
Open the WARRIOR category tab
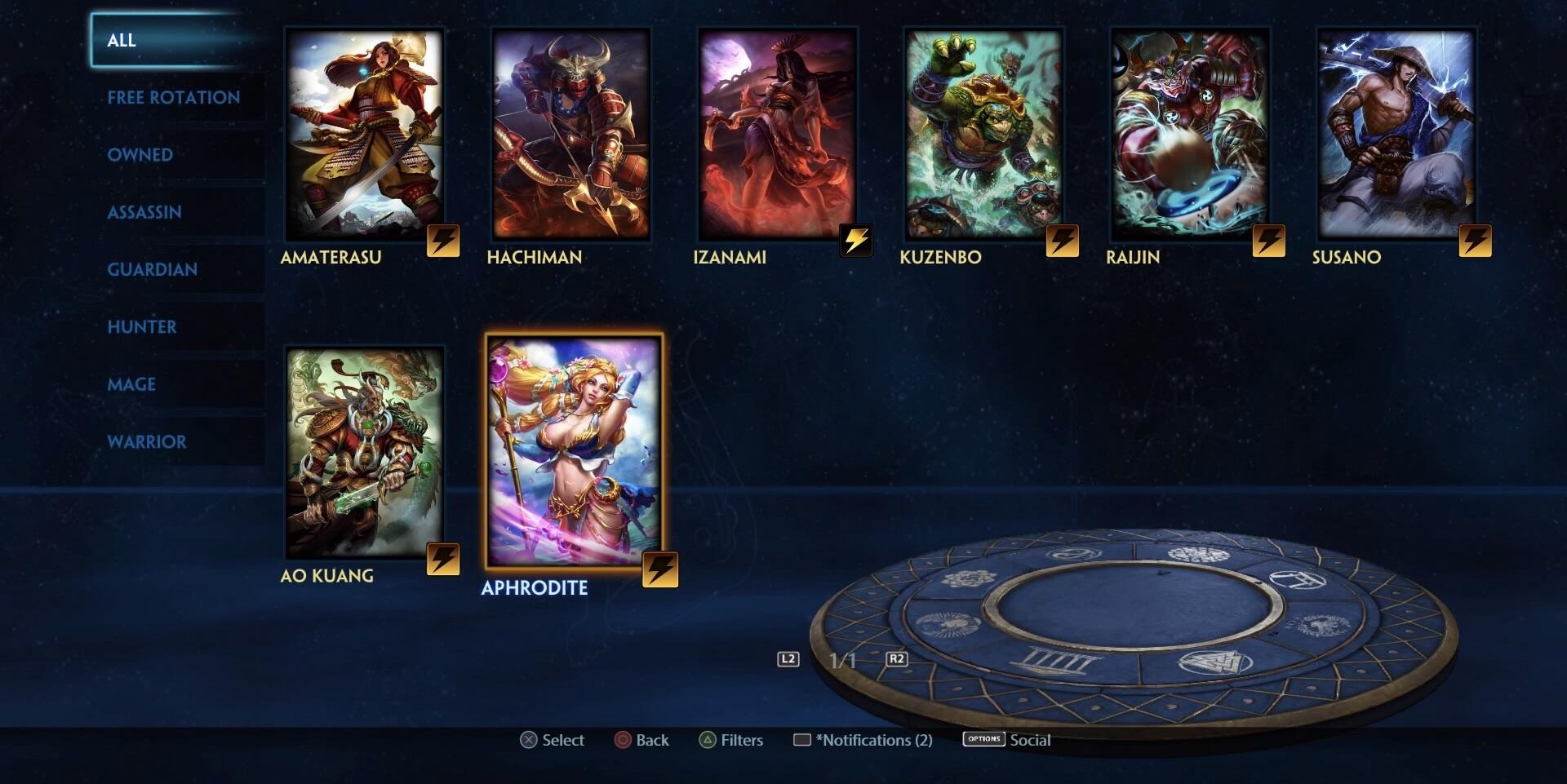(x=146, y=441)
